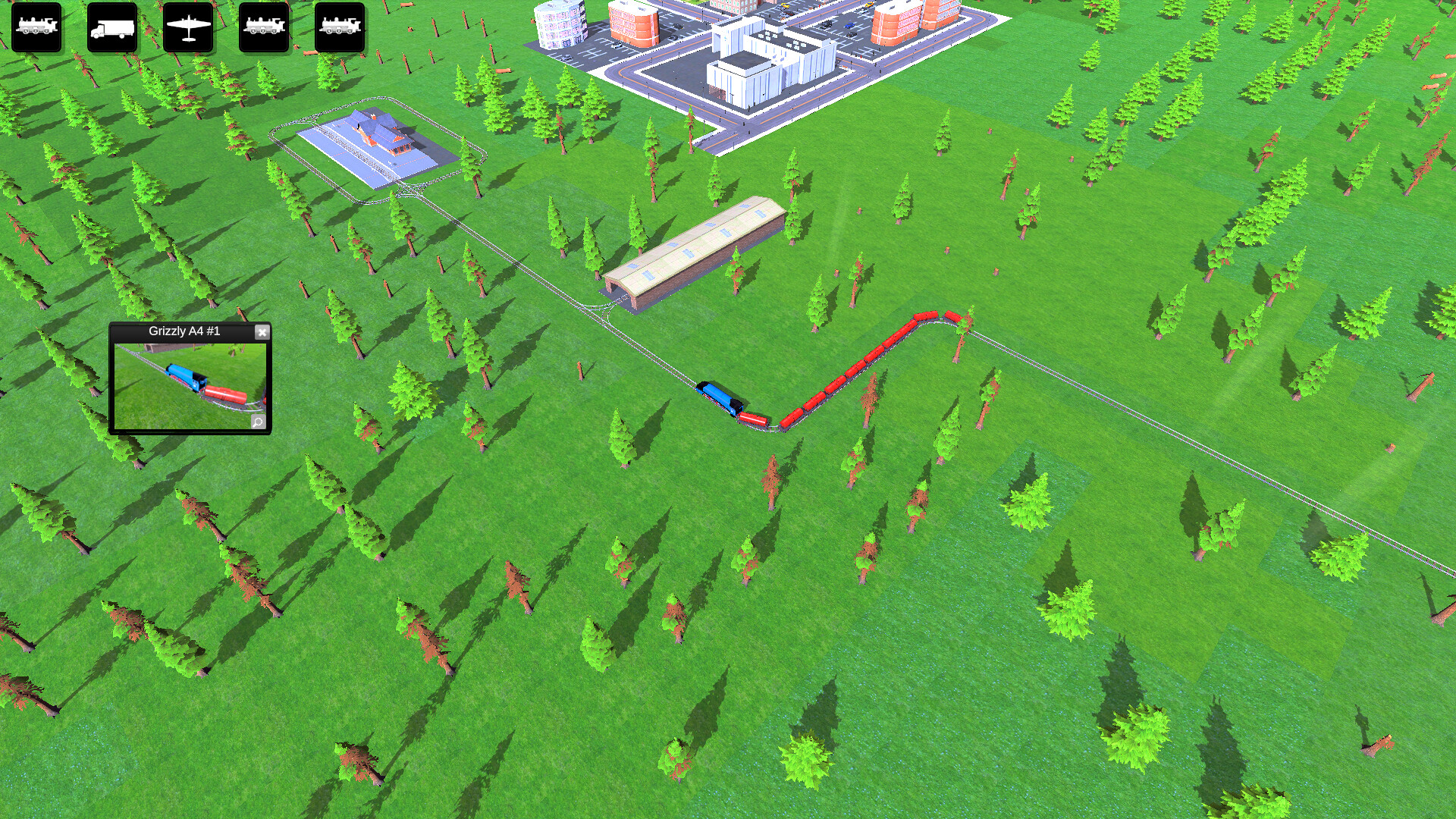Select the first locomotive tool in the toolbar
Viewport: 1456px width, 819px height.
[36, 27]
